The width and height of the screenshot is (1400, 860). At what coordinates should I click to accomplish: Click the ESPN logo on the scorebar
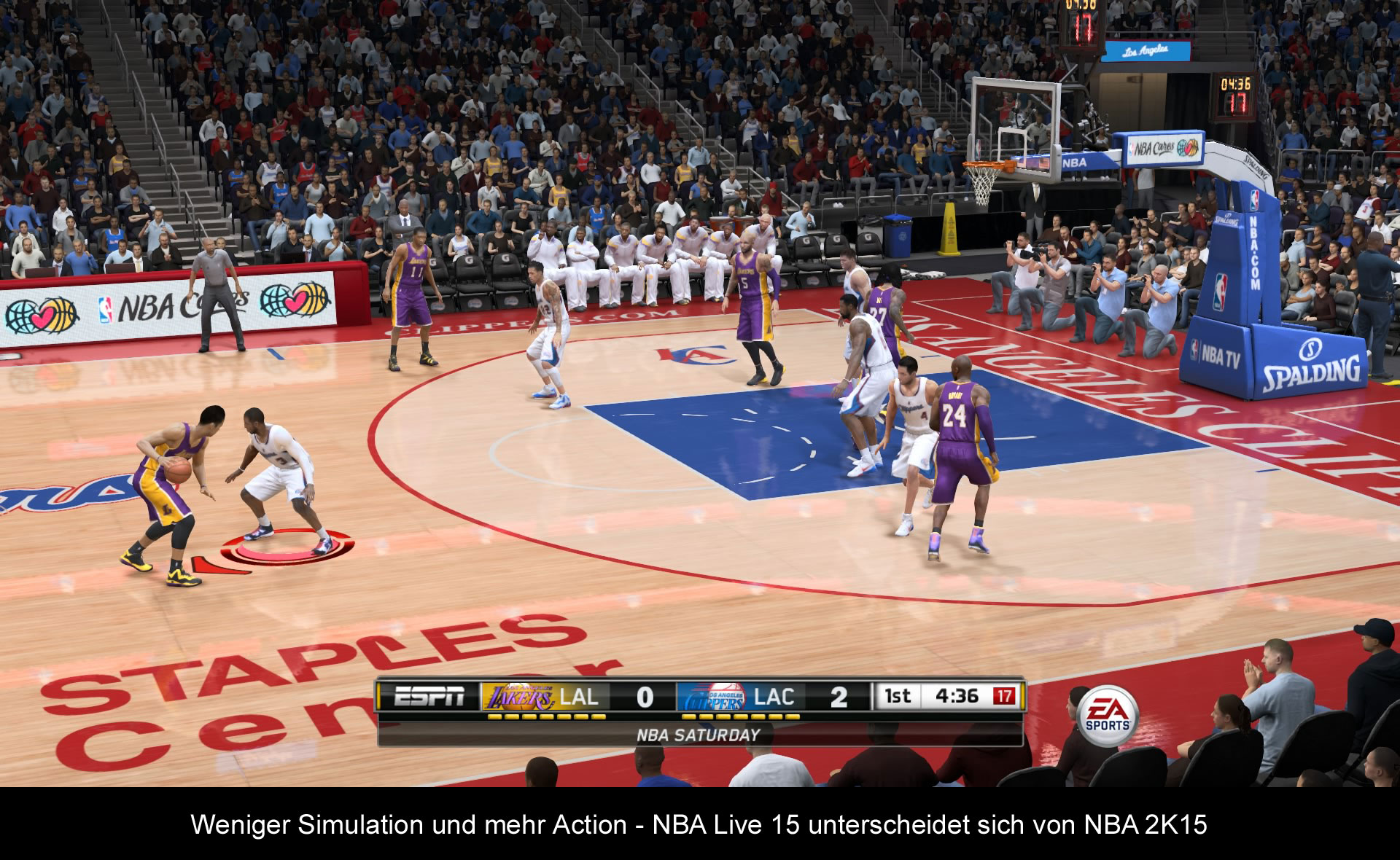pyautogui.click(x=429, y=697)
